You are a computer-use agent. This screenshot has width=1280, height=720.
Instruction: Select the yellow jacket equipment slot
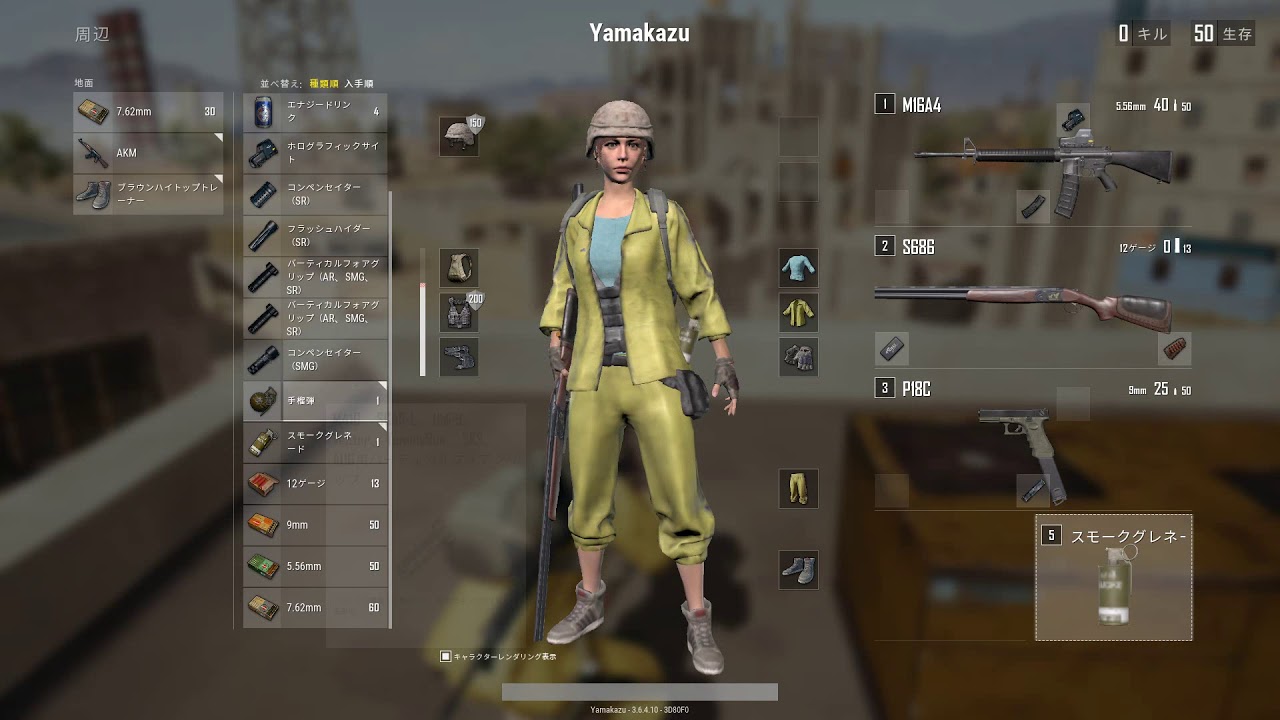click(x=798, y=311)
